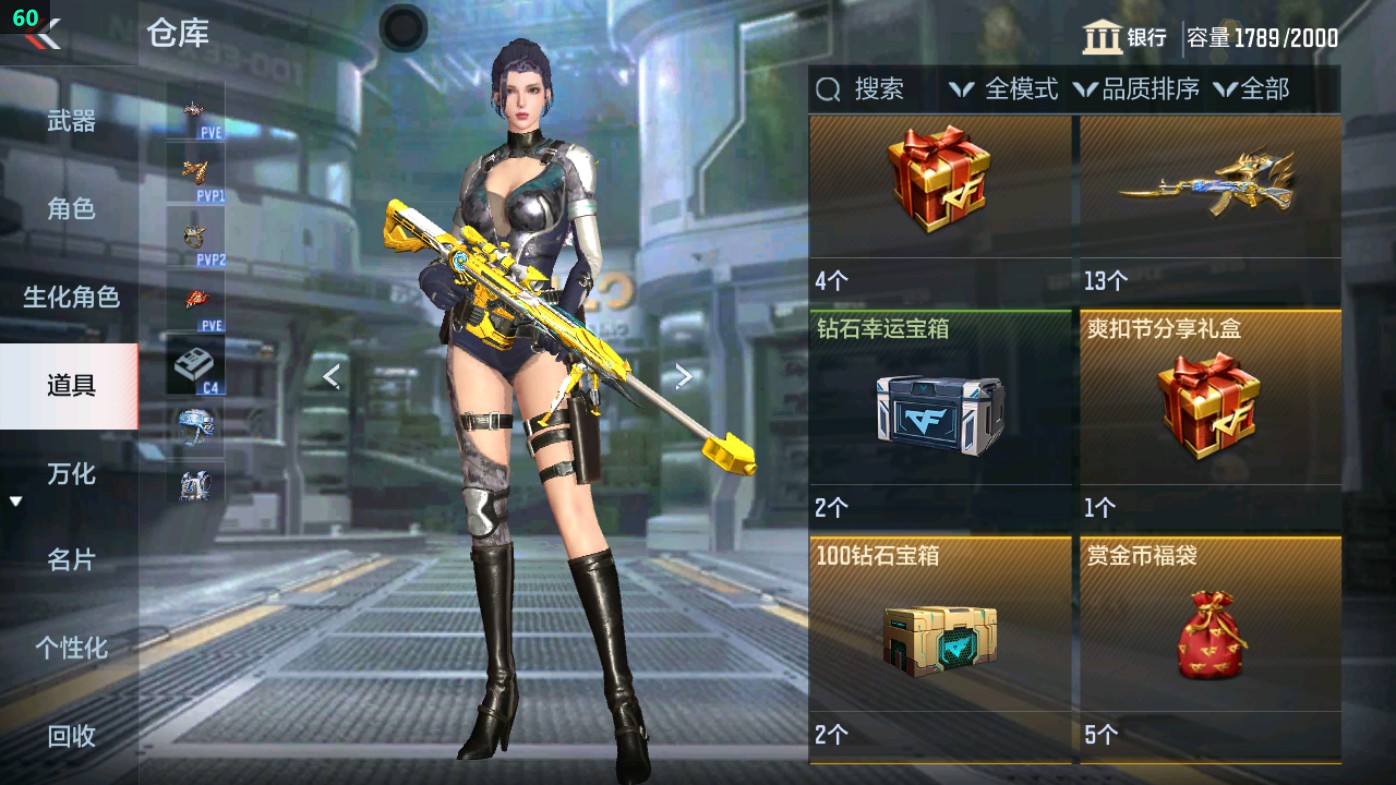Click the 搜索 search magnifier icon
Screen dimensions: 1396x785
point(827,90)
